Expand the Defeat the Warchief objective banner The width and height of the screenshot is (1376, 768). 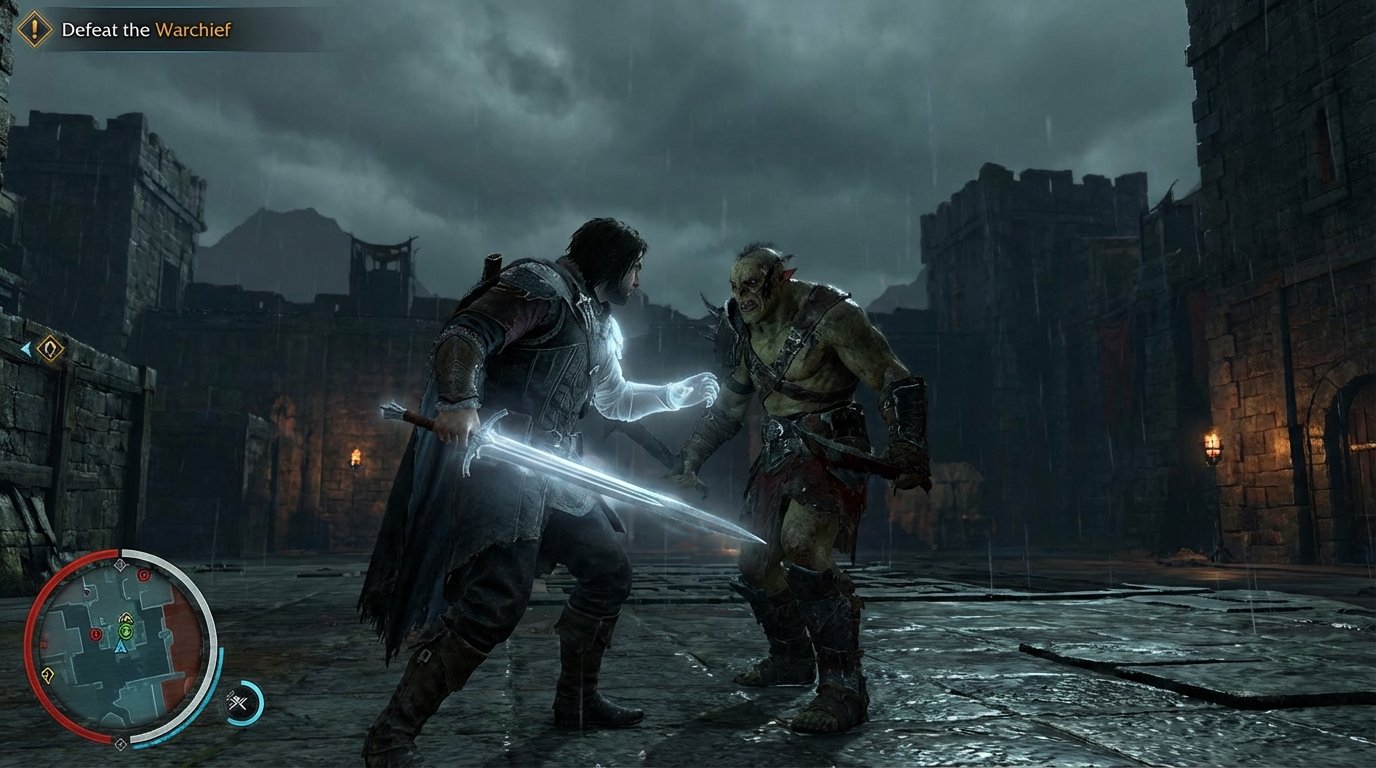120,29
